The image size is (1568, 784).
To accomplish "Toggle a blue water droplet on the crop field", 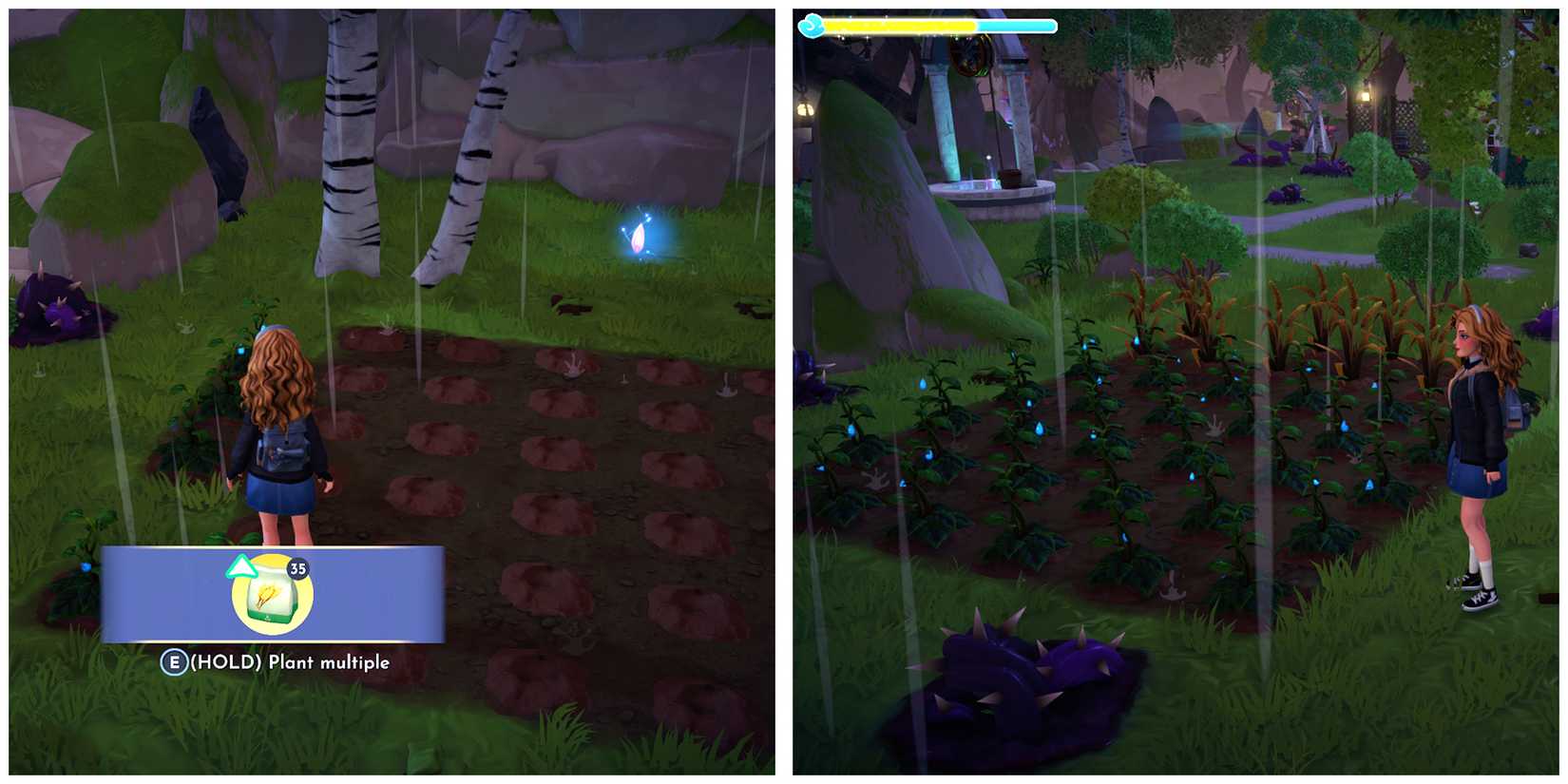I will 1040,429.
